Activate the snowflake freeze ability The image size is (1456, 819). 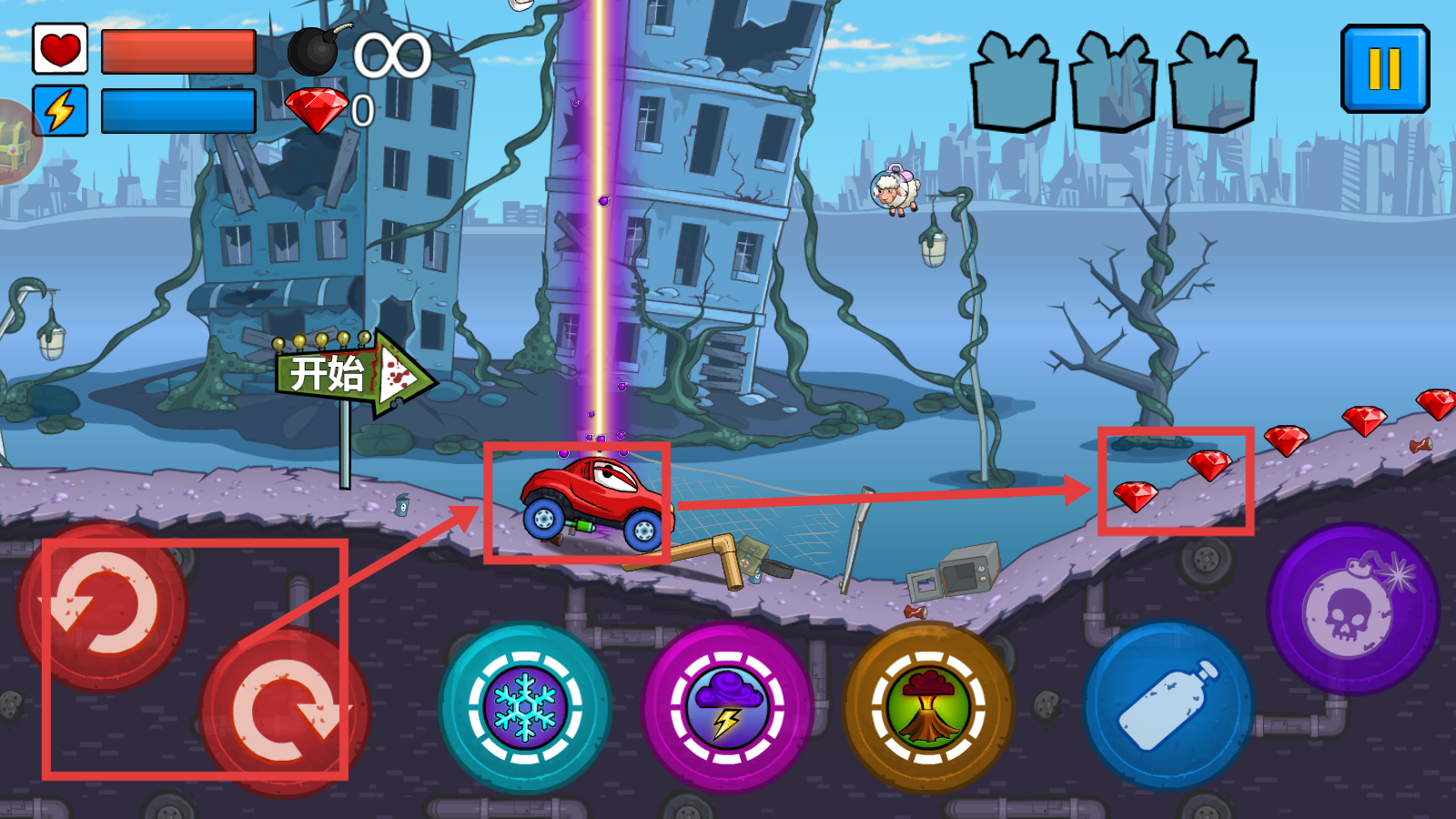pos(525,707)
